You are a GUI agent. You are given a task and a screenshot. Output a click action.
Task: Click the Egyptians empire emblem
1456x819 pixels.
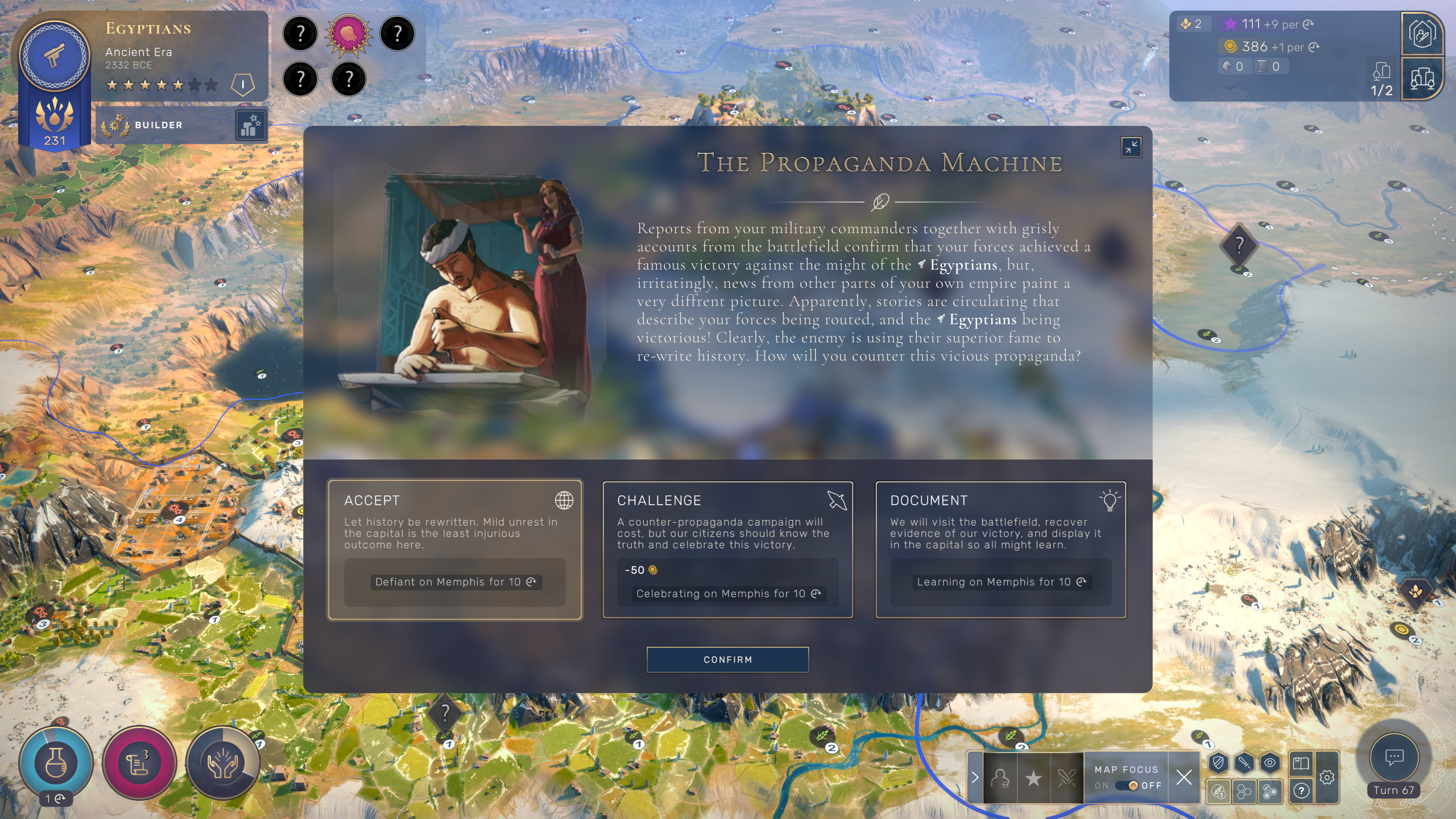tap(54, 56)
